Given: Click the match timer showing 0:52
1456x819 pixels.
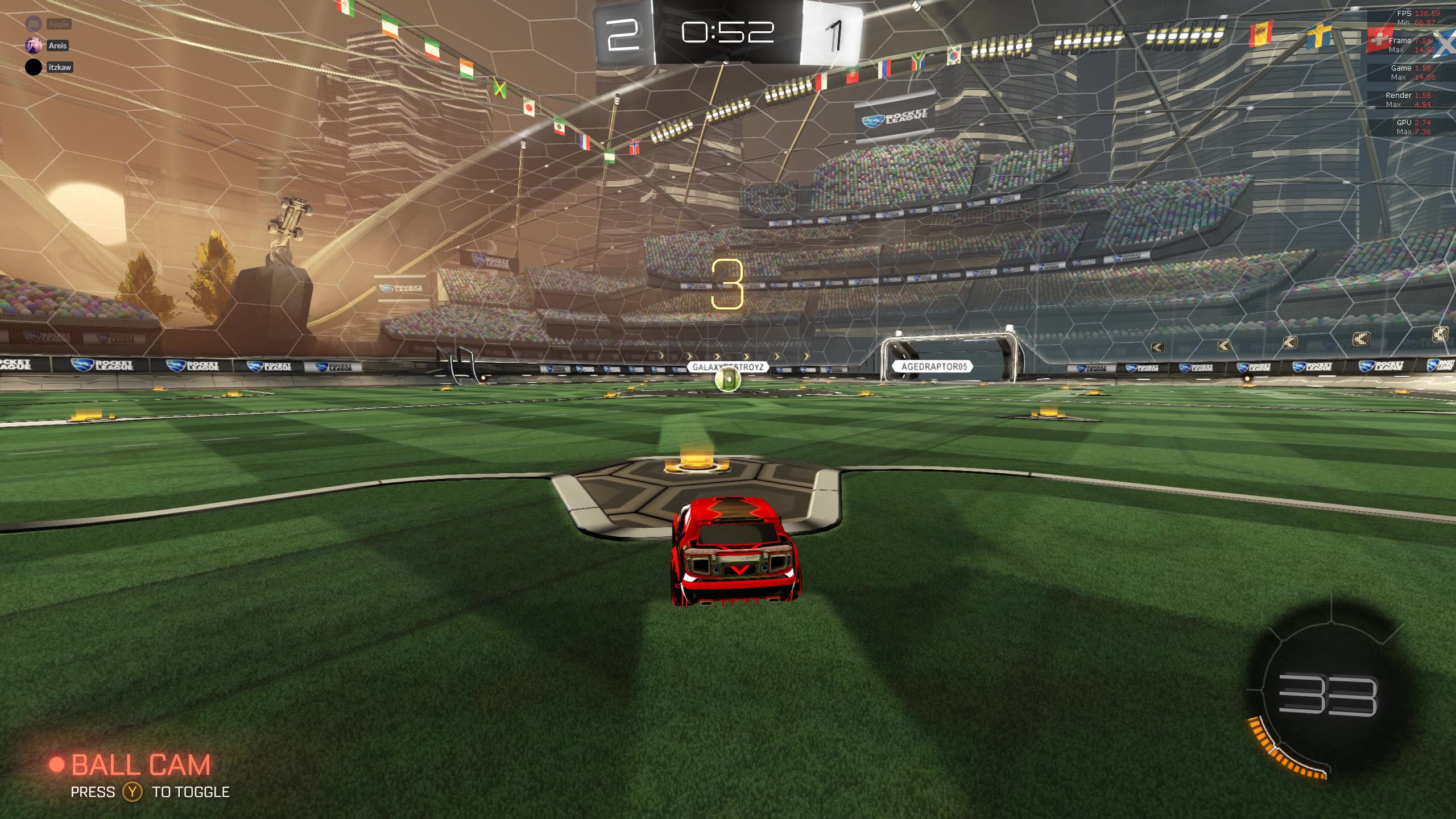Looking at the screenshot, I should tap(728, 31).
